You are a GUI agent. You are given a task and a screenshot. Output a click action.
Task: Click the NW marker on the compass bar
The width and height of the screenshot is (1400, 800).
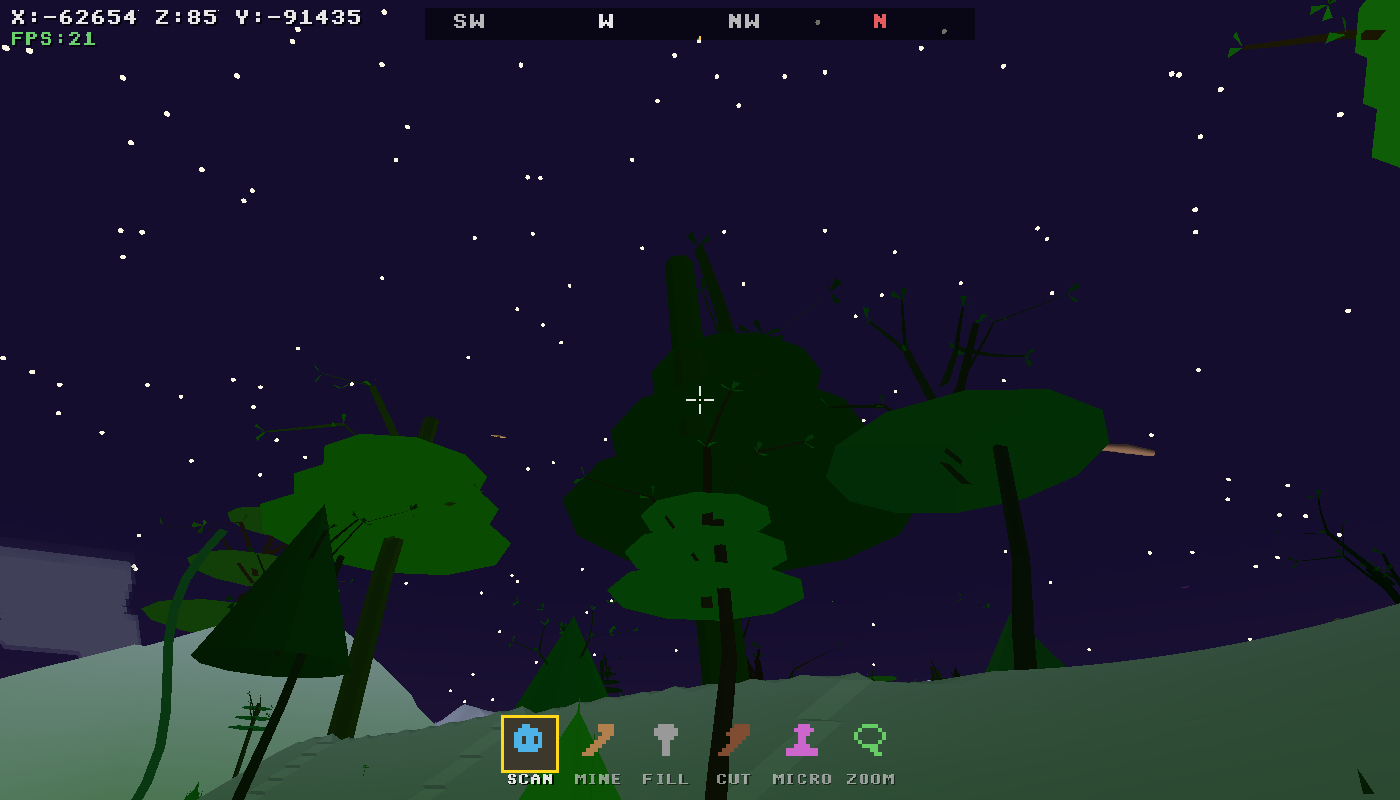tap(742, 21)
